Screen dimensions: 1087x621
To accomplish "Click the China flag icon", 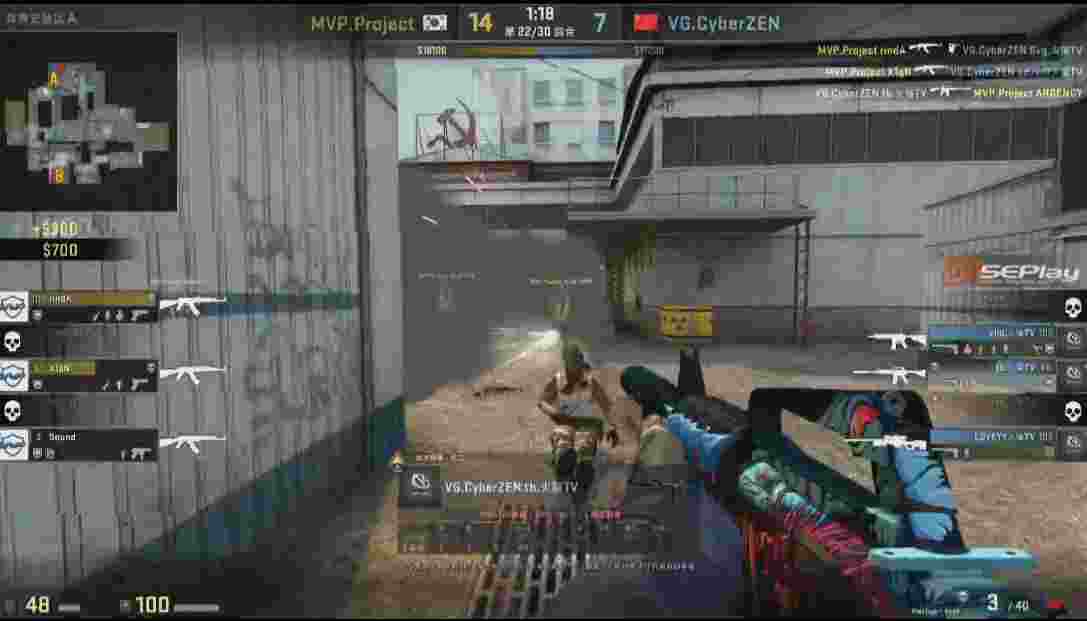I will 647,23.
